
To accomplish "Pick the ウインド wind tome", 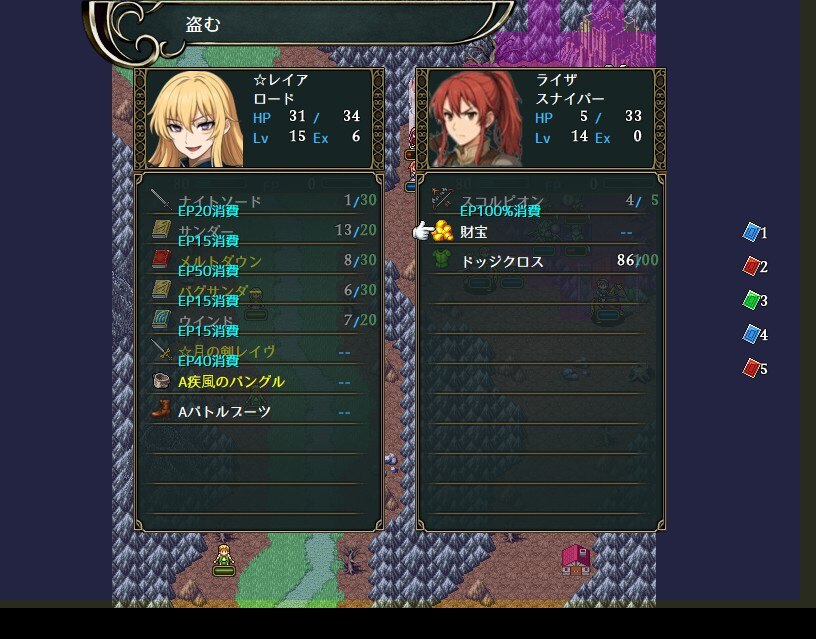I will [x=207, y=321].
